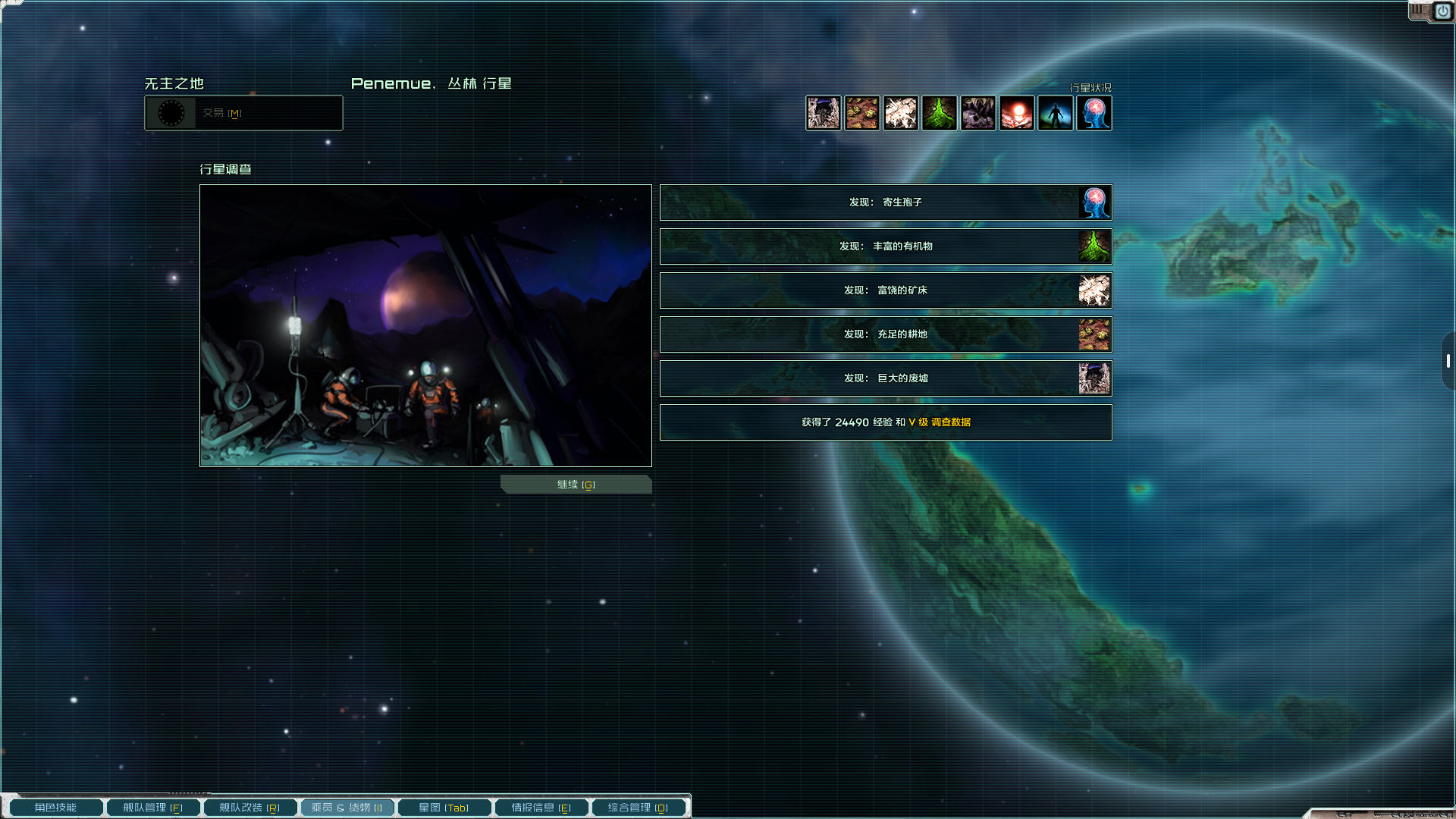
Task: Open the 交易 trade option
Action: [243, 113]
